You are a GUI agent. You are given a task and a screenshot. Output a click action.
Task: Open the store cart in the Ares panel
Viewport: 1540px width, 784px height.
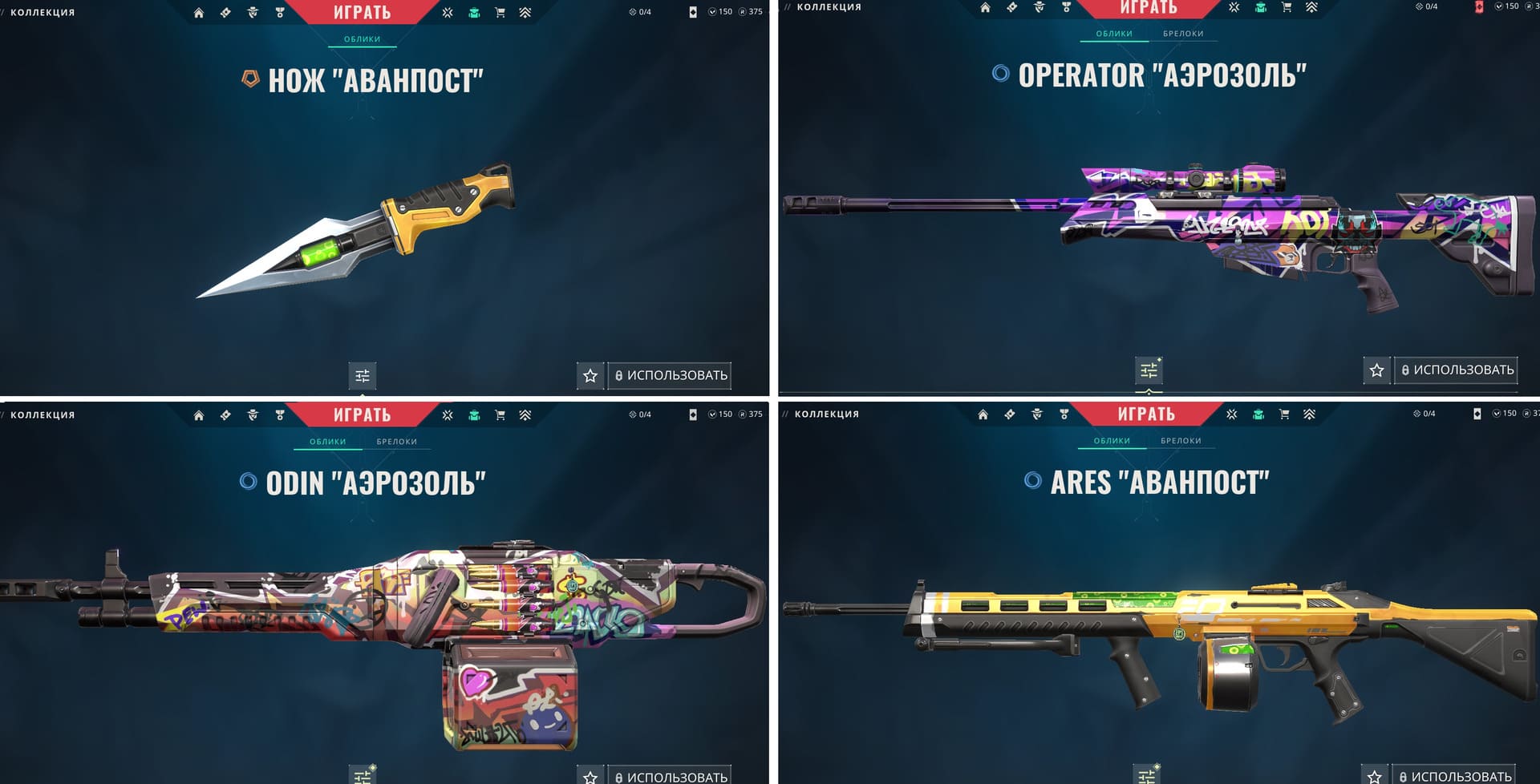tap(1284, 414)
